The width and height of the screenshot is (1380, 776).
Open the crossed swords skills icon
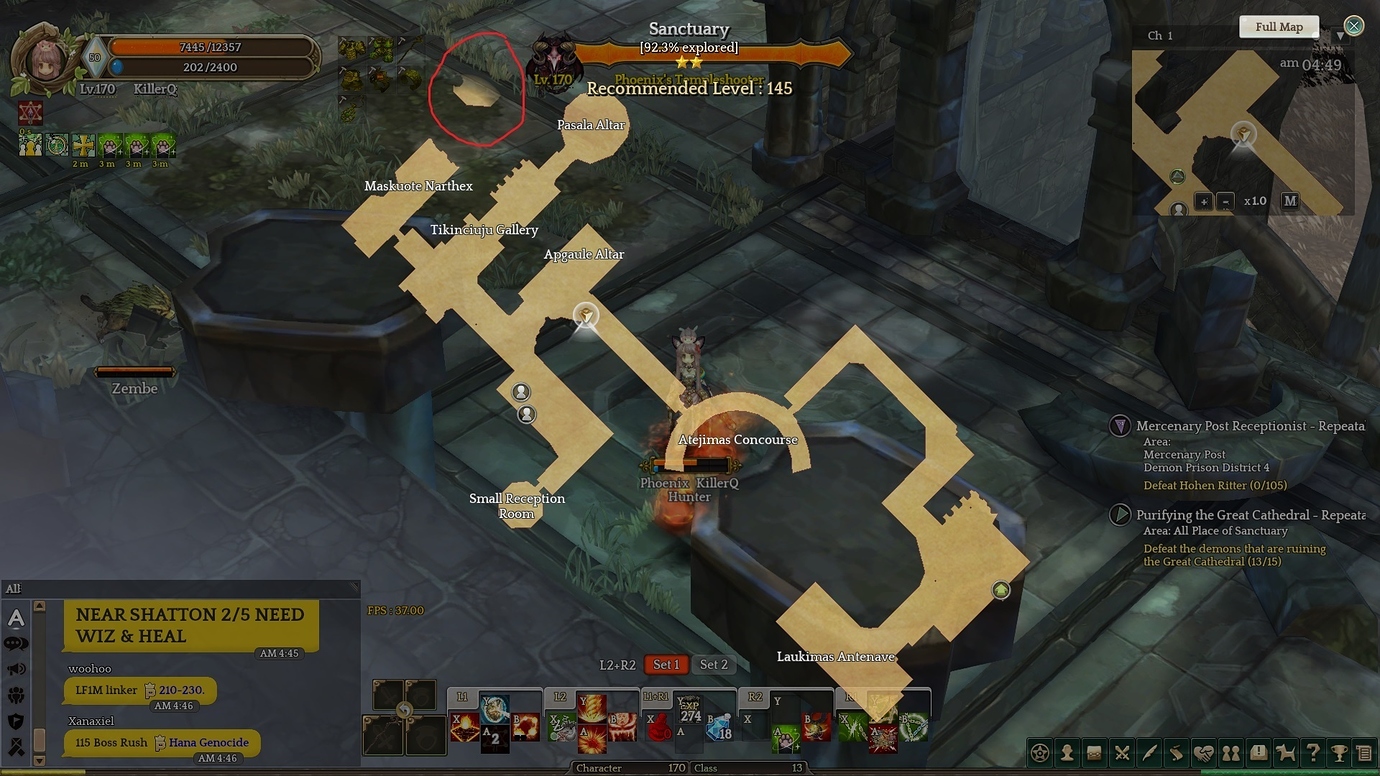click(x=1121, y=751)
